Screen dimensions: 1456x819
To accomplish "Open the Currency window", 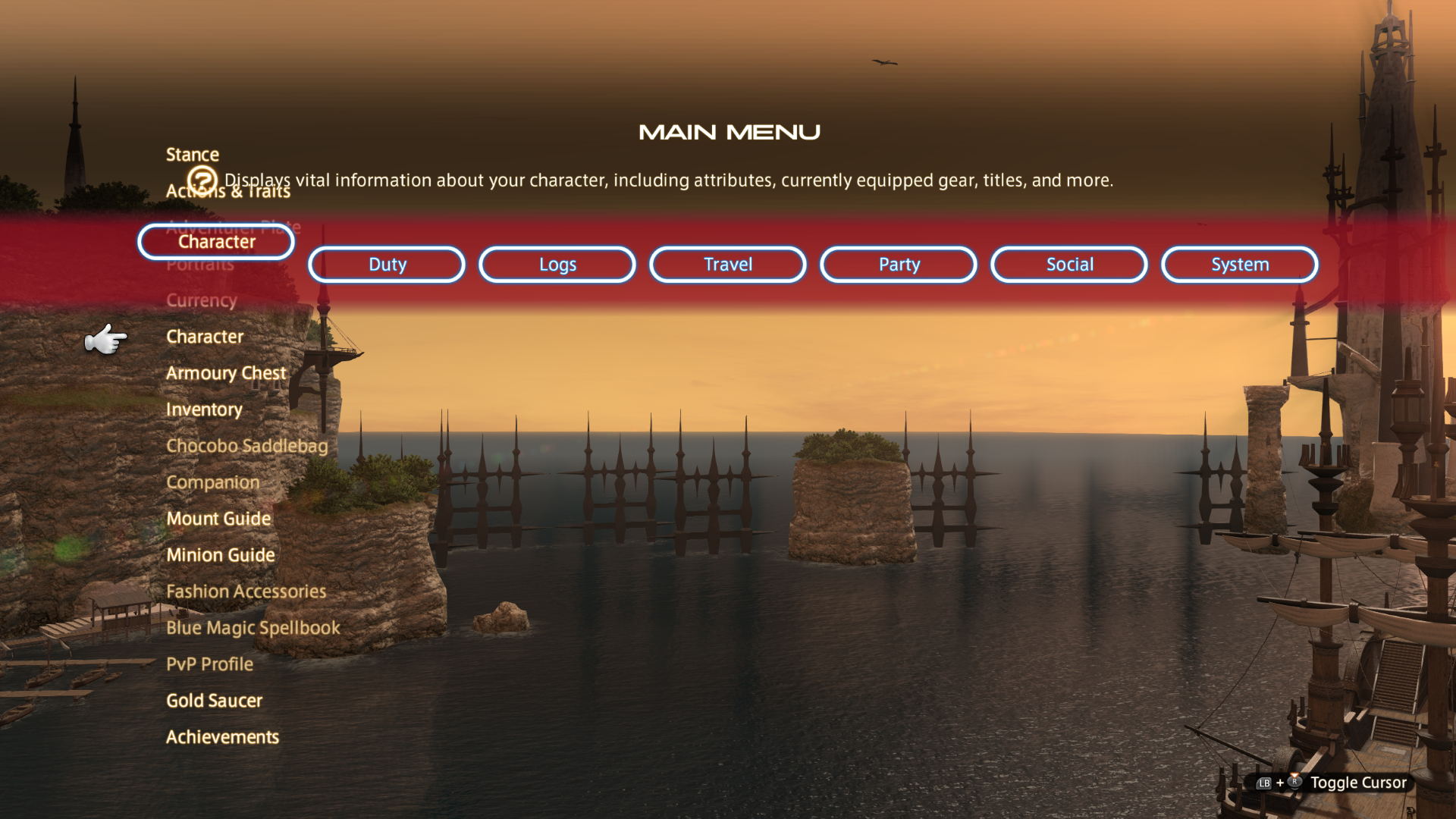I will pos(201,300).
